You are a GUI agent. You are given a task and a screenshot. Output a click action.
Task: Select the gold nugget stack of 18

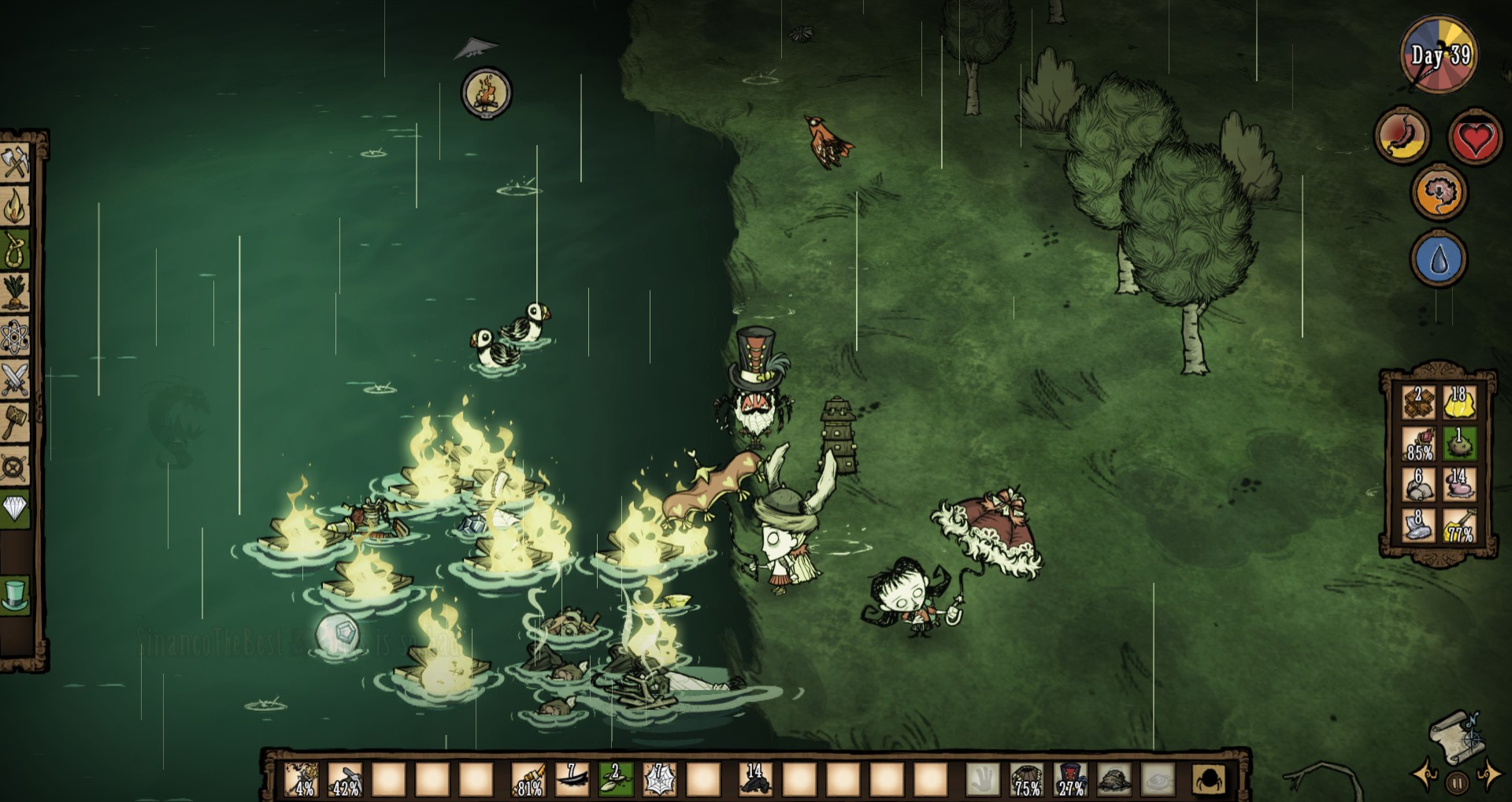[x=1459, y=403]
